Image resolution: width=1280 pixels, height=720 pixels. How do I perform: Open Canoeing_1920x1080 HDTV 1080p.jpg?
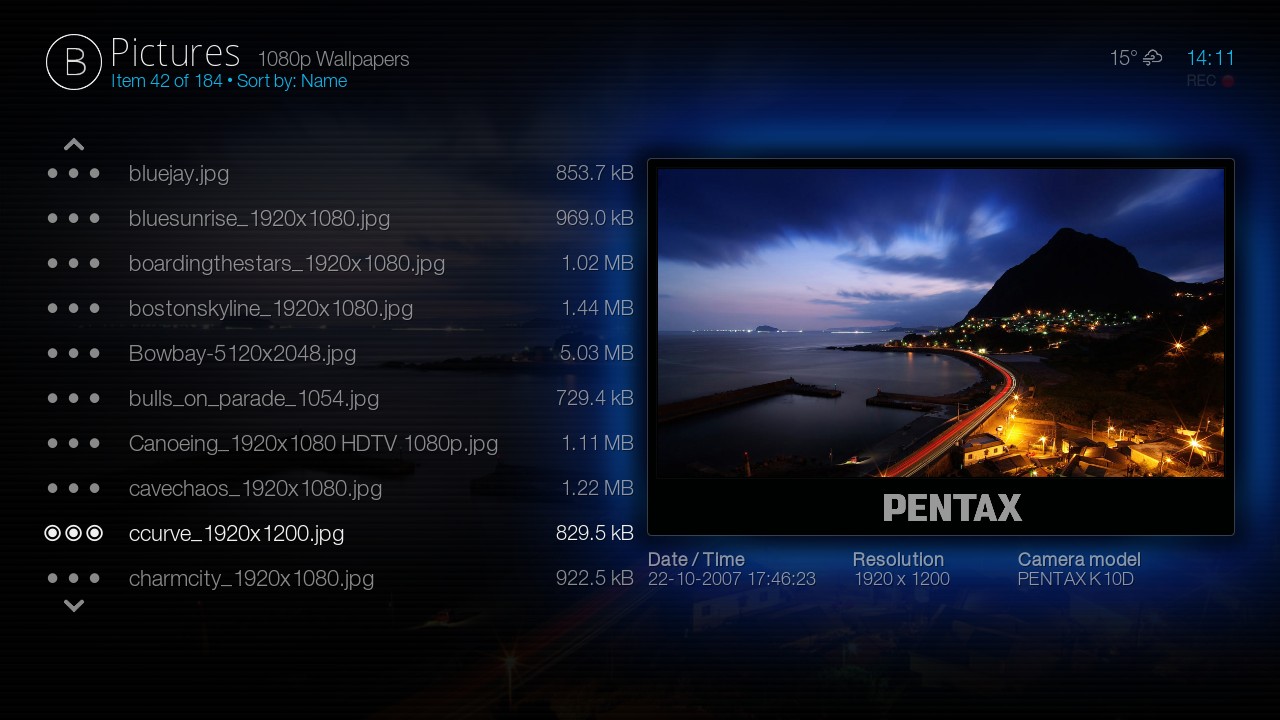(x=313, y=444)
